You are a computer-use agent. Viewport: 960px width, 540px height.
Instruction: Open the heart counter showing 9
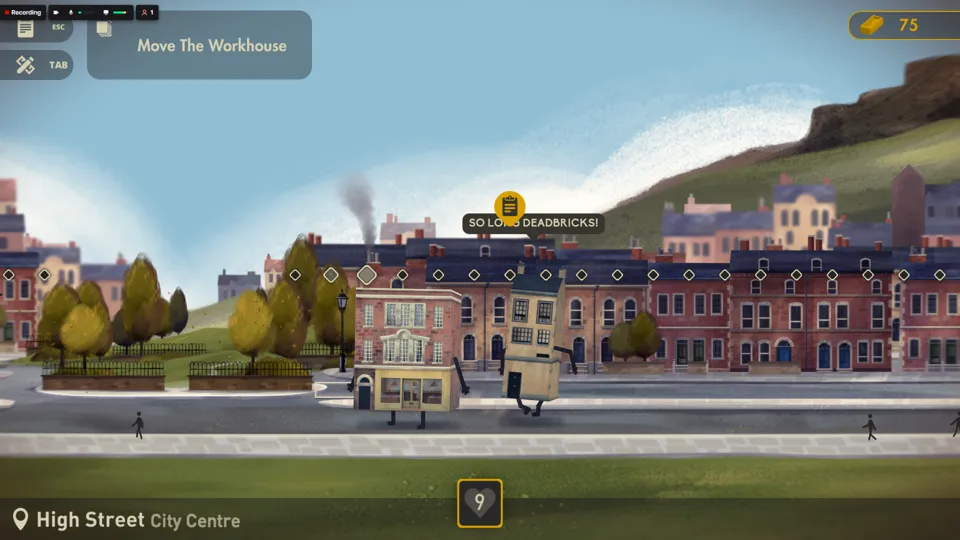[x=480, y=503]
